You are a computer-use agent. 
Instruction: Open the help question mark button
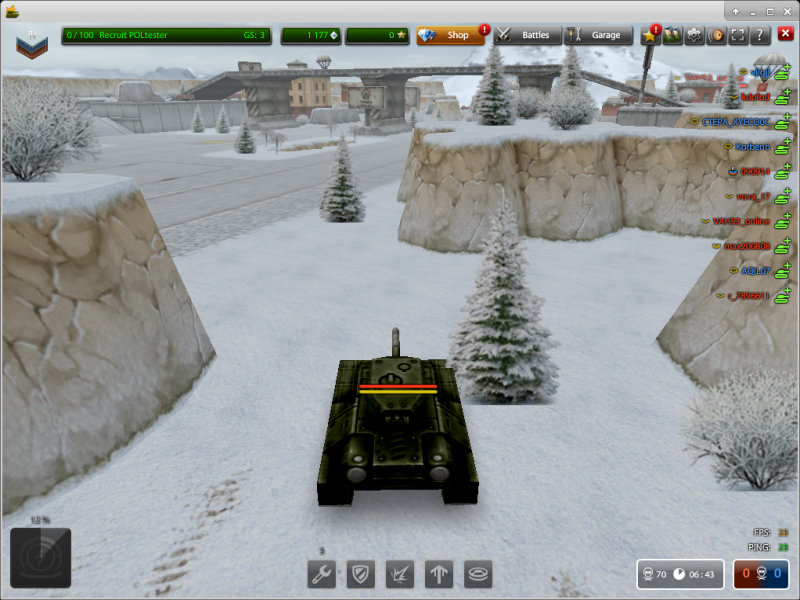pos(759,35)
